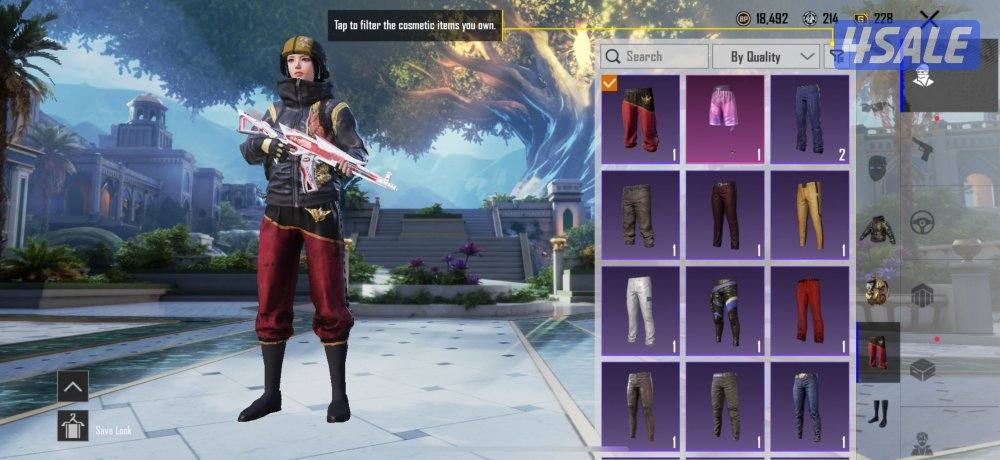Pick the white pants item
The width and height of the screenshot is (1000, 460).
pyautogui.click(x=641, y=309)
